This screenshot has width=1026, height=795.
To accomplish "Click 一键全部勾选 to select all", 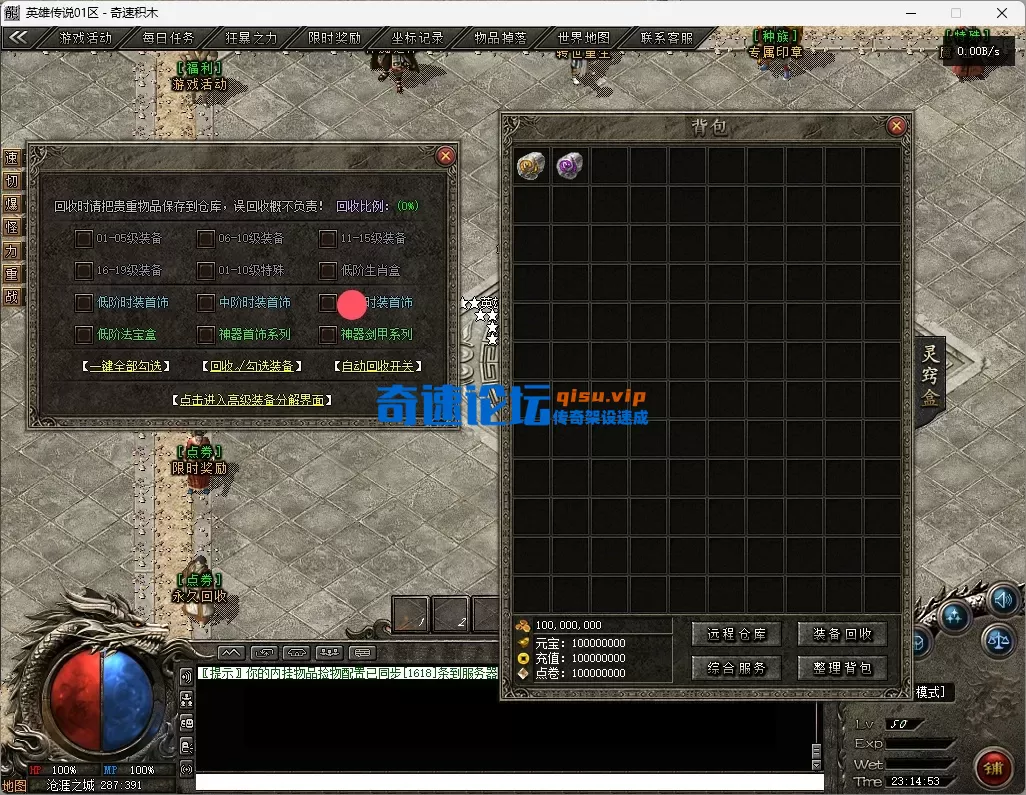I will click(x=126, y=366).
